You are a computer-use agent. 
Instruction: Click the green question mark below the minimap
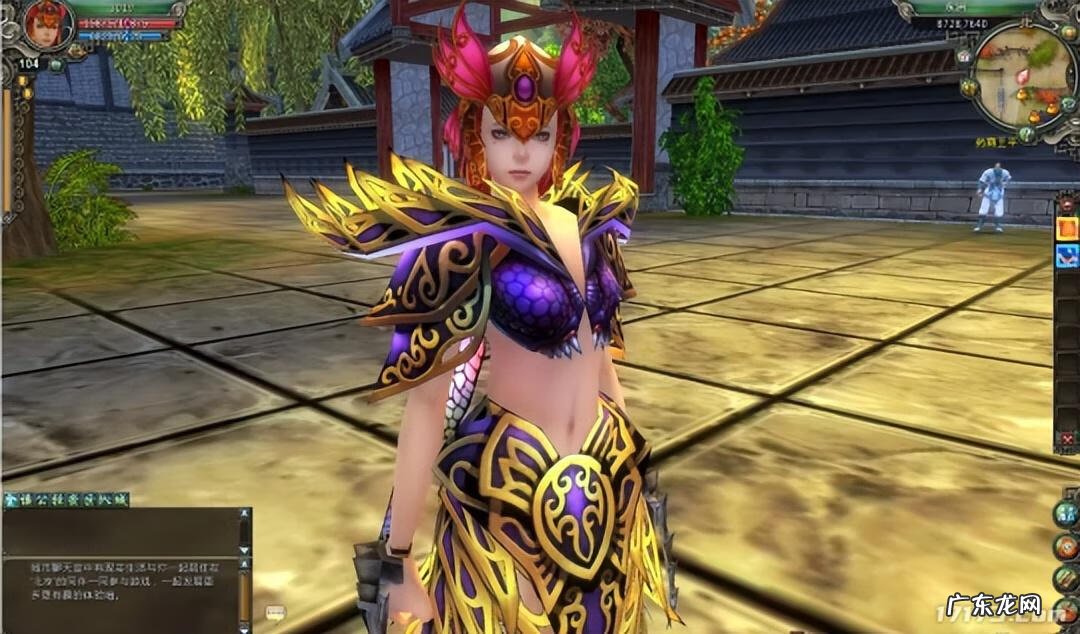point(1027,133)
